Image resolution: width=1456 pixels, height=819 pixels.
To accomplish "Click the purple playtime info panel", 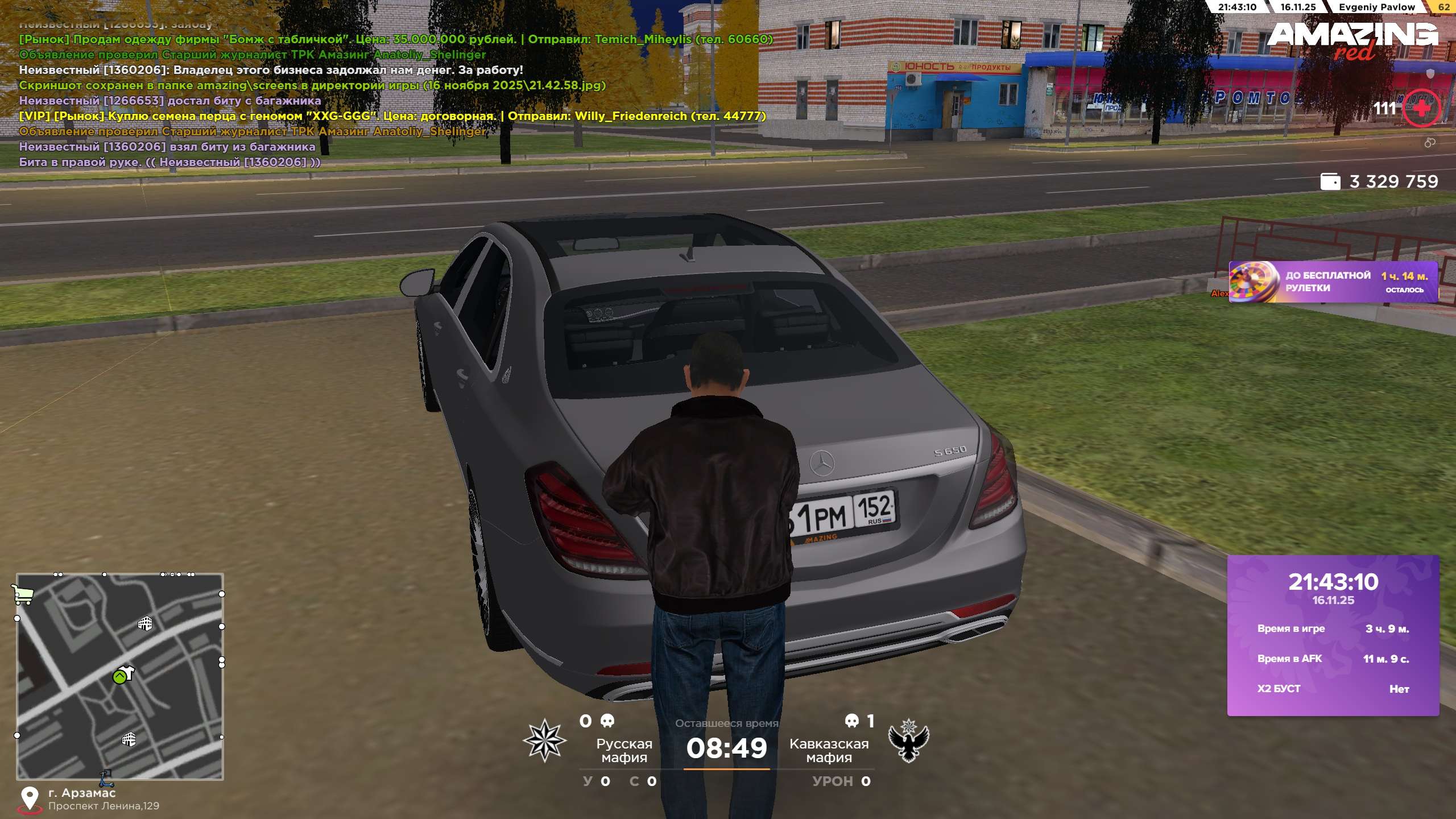I will [1333, 635].
